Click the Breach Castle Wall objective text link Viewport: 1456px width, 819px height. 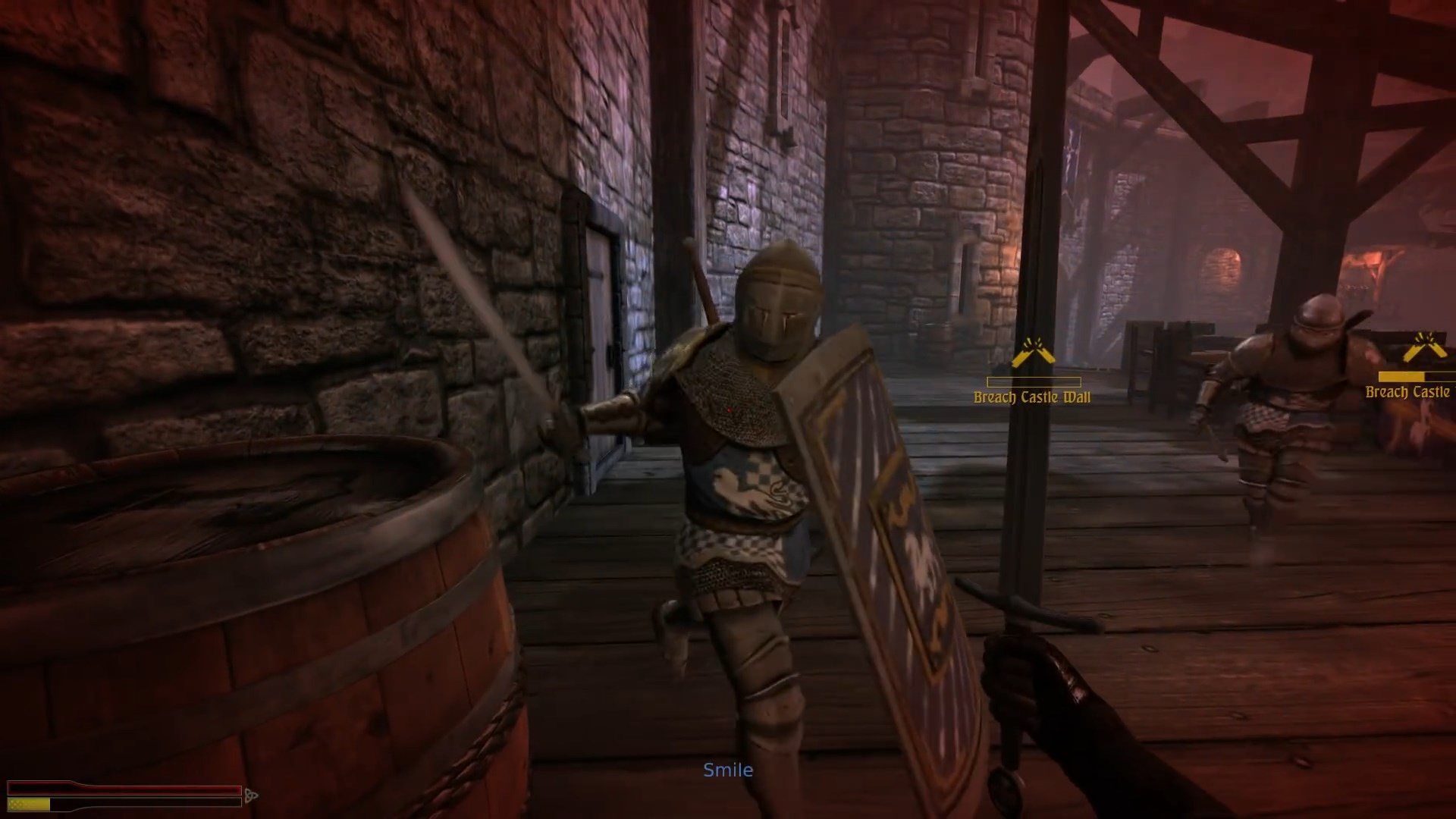(1033, 395)
